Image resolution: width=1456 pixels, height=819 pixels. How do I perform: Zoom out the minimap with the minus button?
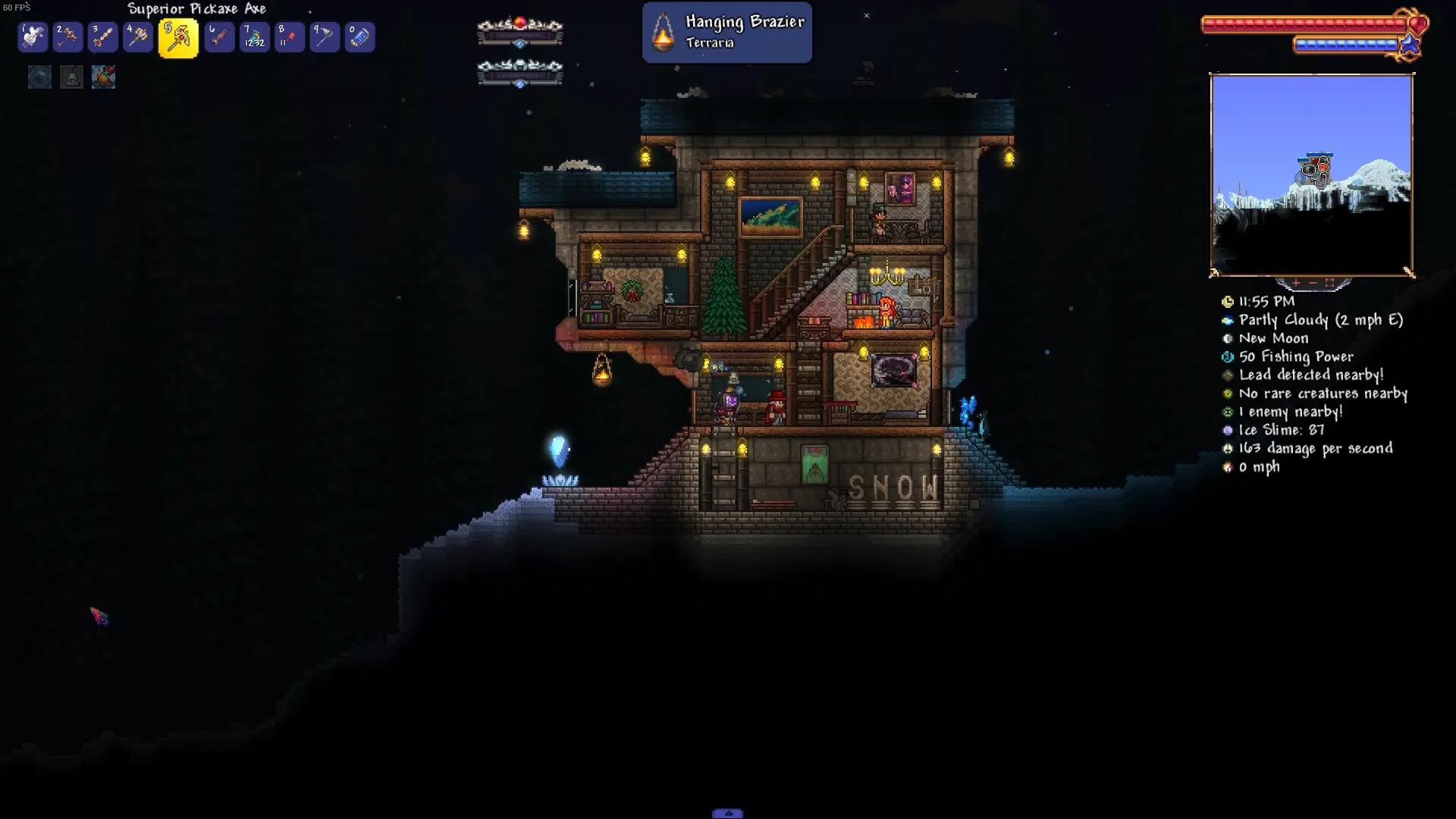pyautogui.click(x=1313, y=283)
